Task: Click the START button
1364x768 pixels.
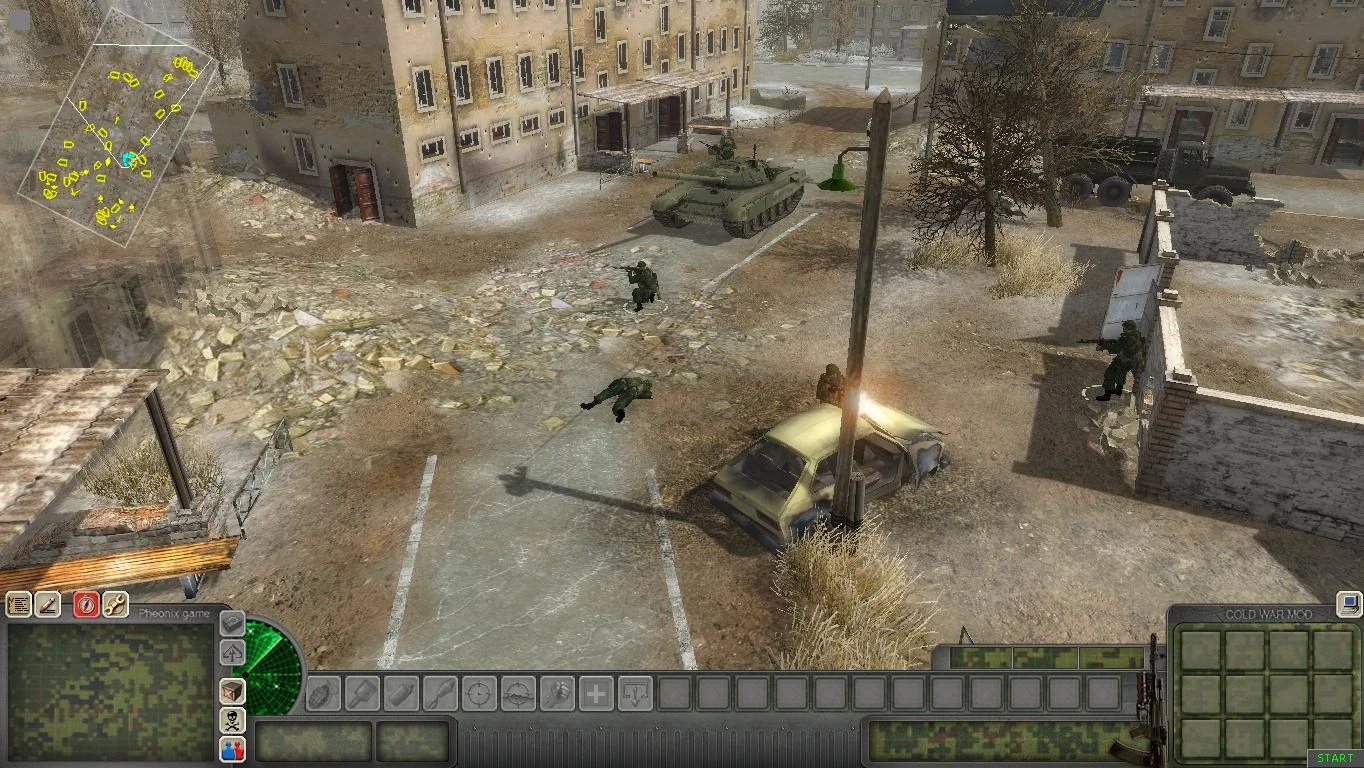Action: [x=1334, y=757]
